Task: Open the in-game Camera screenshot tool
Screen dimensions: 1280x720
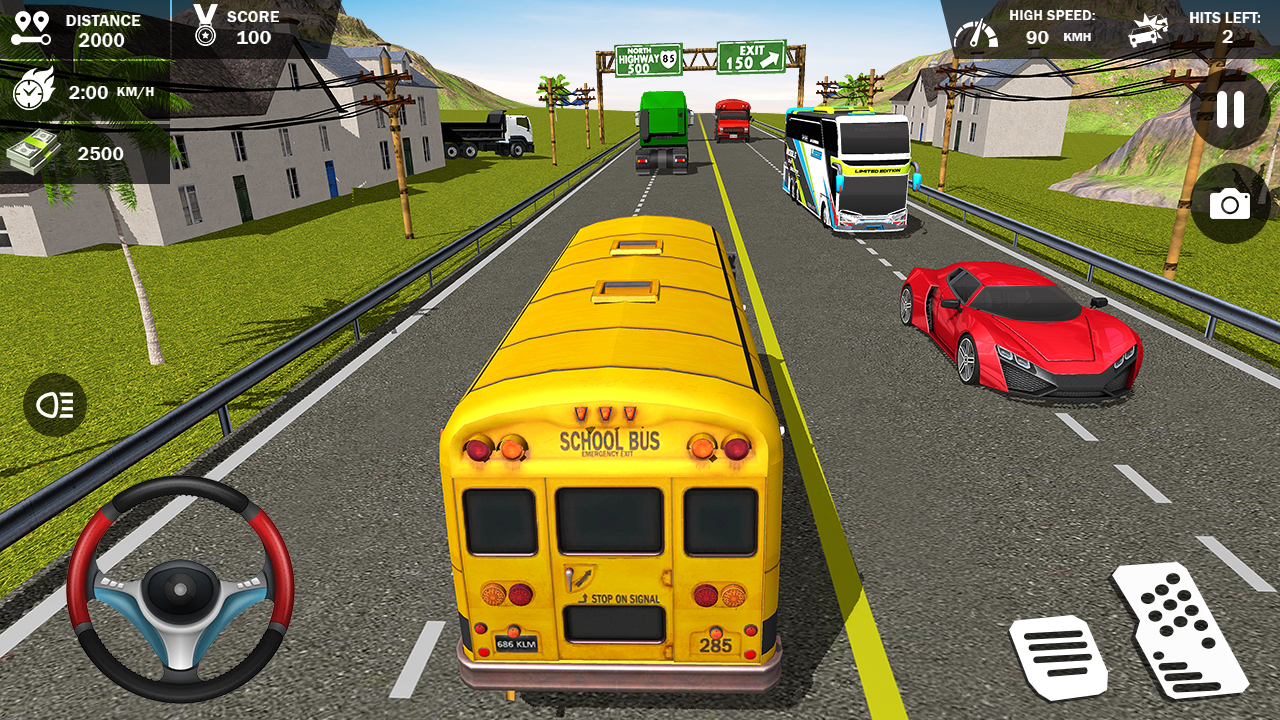Action: click(x=1231, y=204)
